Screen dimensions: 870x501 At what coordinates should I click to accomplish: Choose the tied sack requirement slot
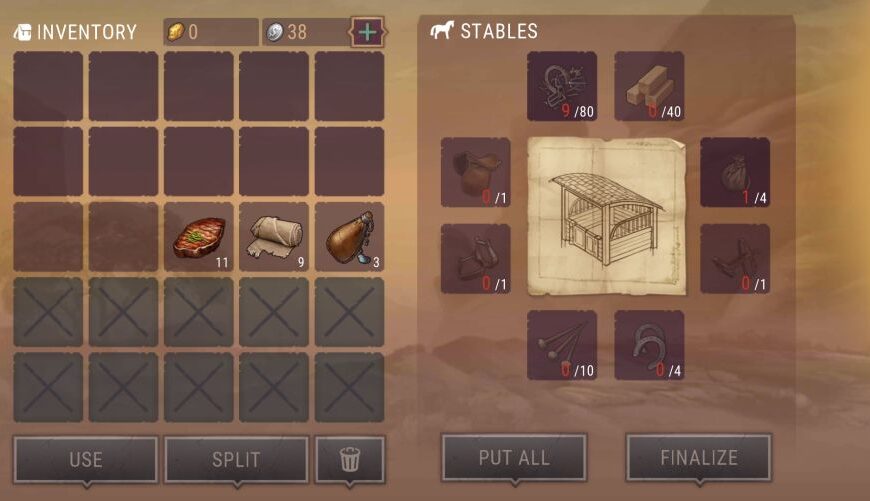pyautogui.click(x=735, y=172)
